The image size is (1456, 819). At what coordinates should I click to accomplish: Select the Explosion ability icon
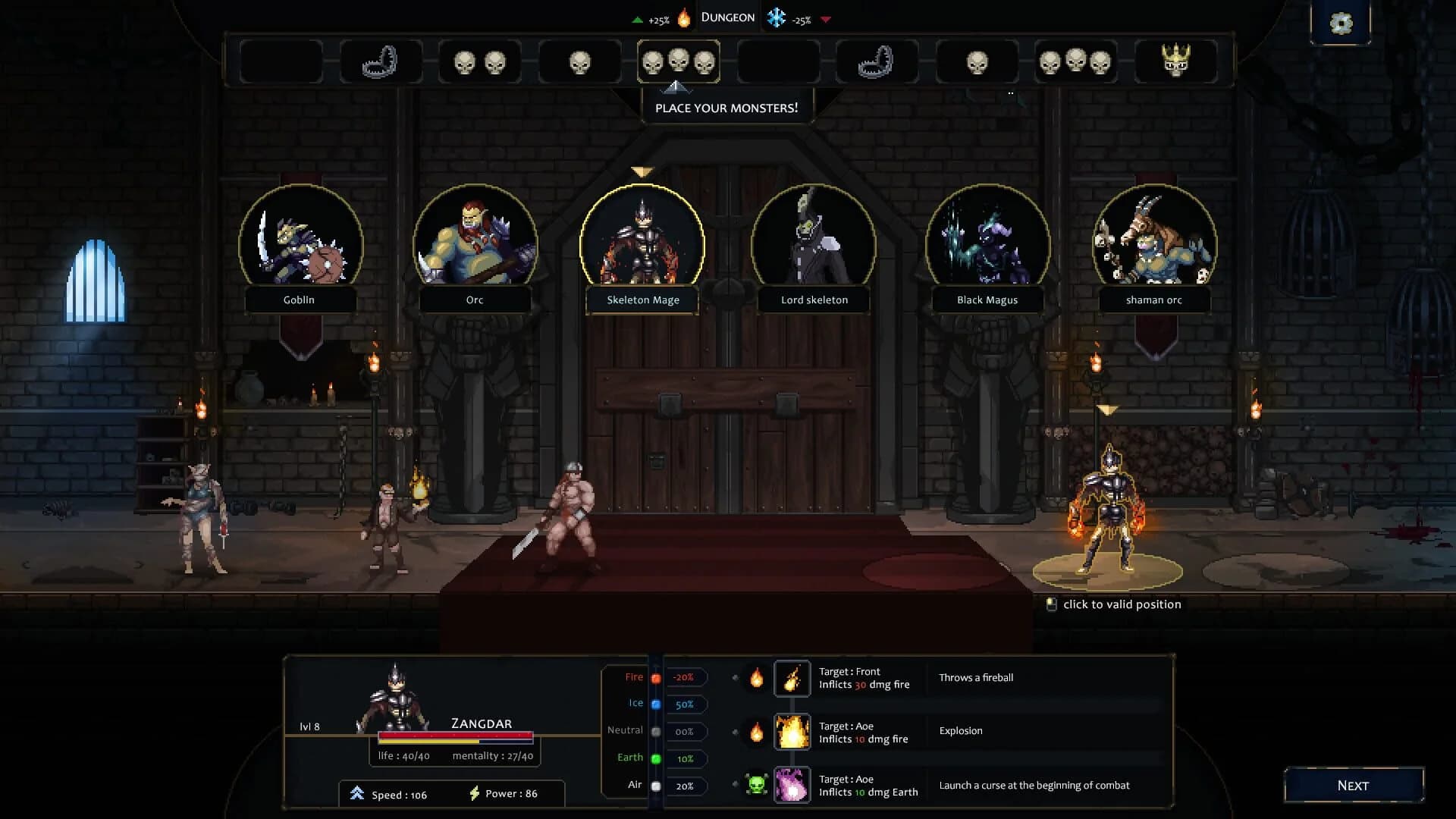(792, 731)
